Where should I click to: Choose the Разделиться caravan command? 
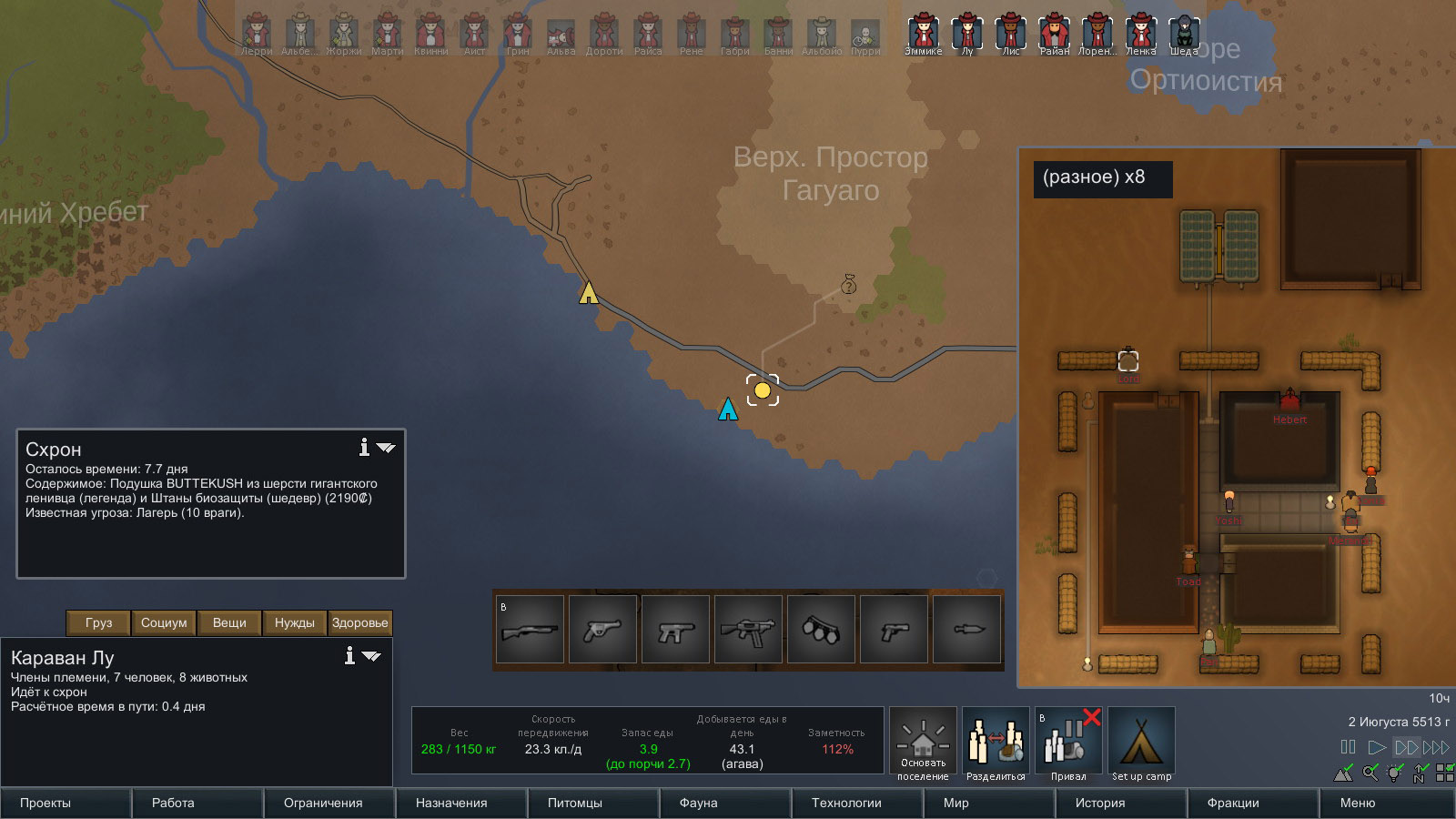click(996, 743)
